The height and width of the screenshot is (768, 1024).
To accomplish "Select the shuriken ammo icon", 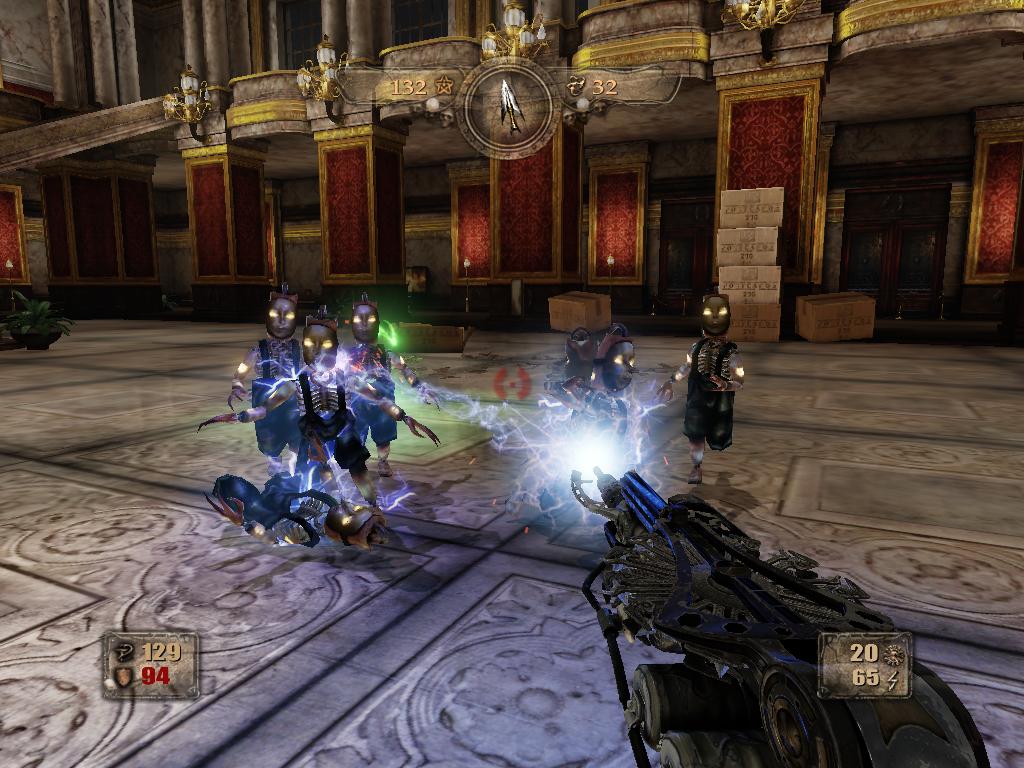I will (x=893, y=654).
